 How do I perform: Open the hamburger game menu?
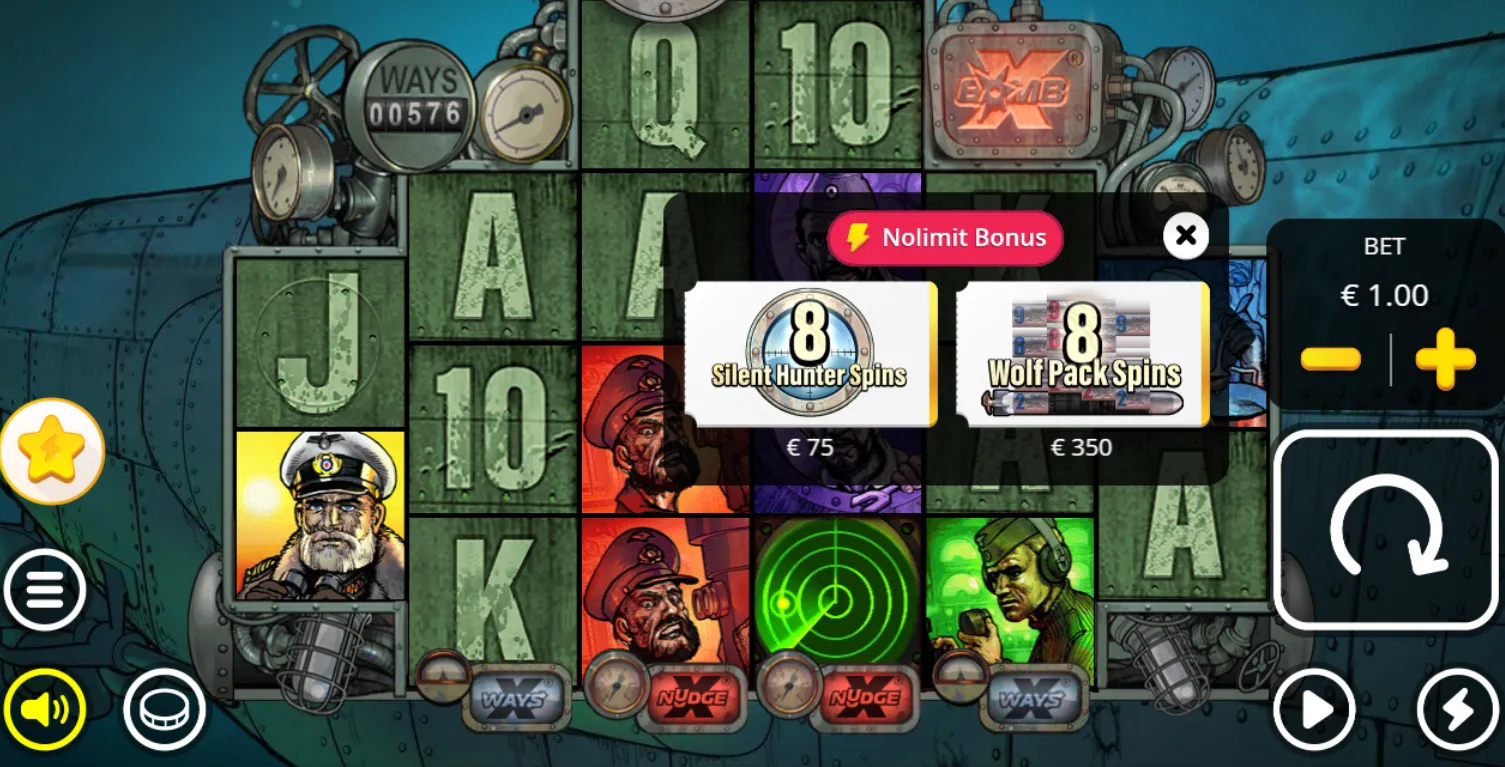click(x=45, y=590)
